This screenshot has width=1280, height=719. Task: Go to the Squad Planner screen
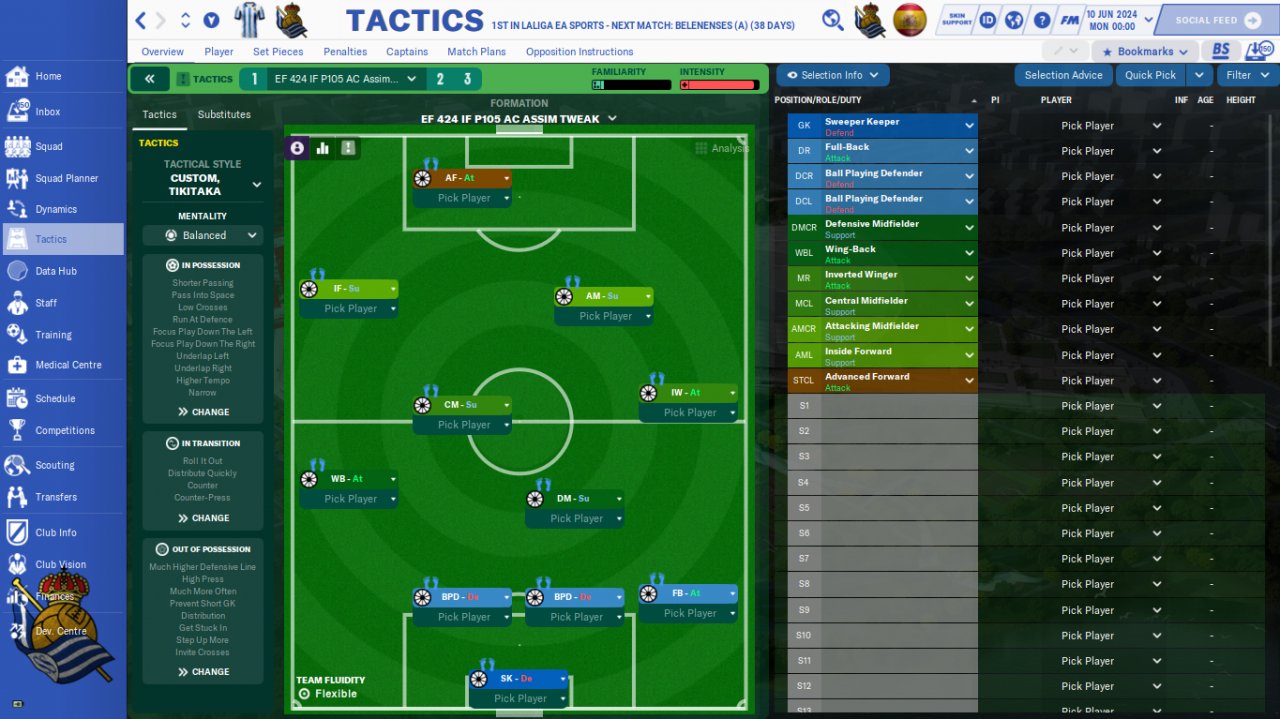[x=66, y=178]
